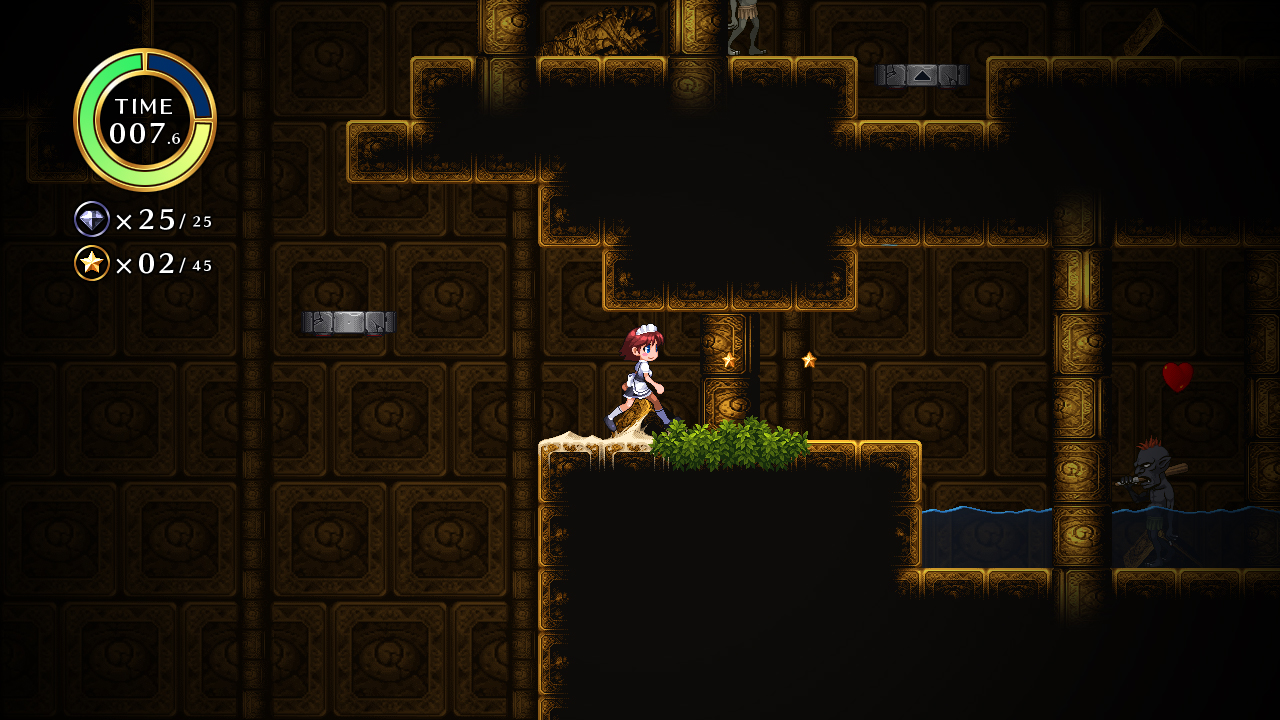Click the star counter icon in the HUD
Image resolution: width=1280 pixels, height=720 pixels.
click(91, 264)
